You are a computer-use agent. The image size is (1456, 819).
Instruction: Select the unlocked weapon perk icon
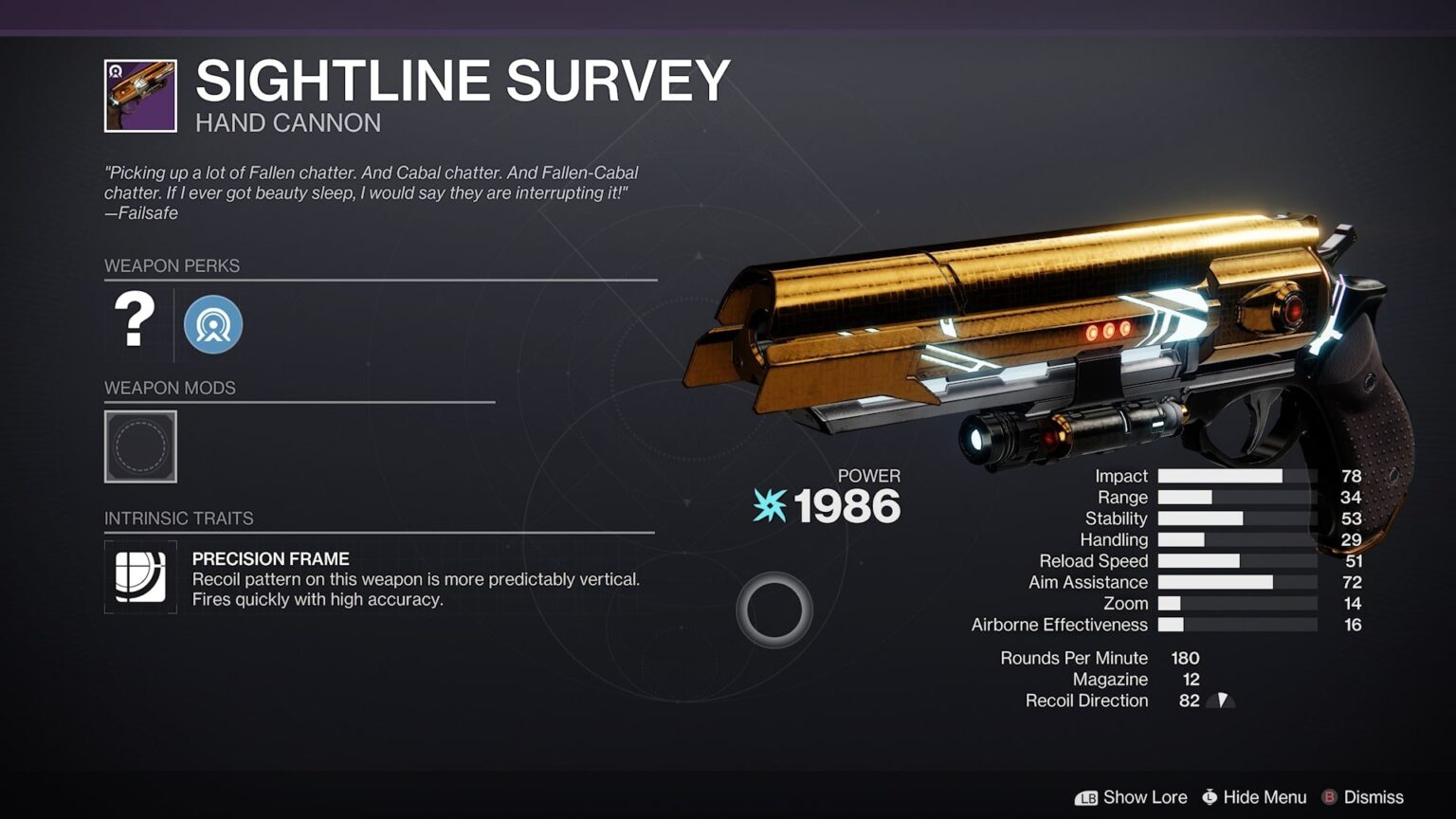212,323
